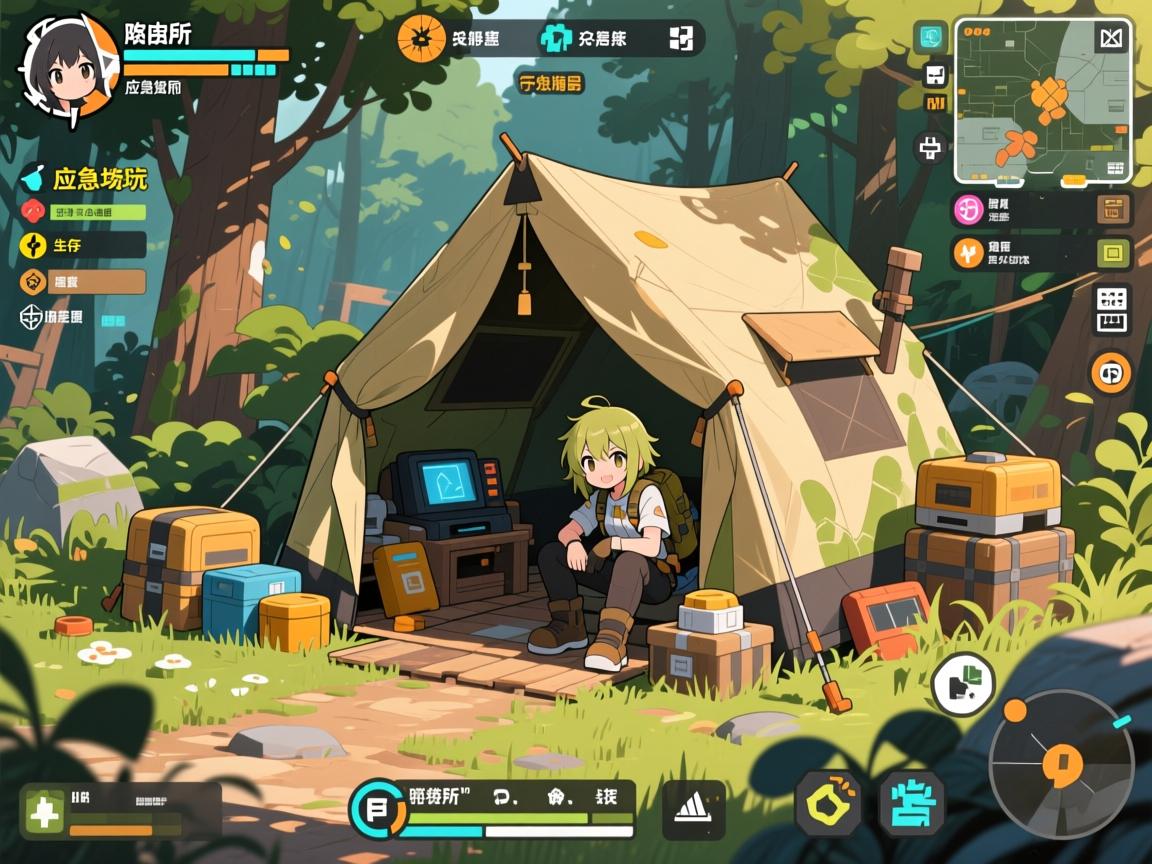Select the orange round Y icon entry
The image size is (1152, 864).
click(x=968, y=253)
